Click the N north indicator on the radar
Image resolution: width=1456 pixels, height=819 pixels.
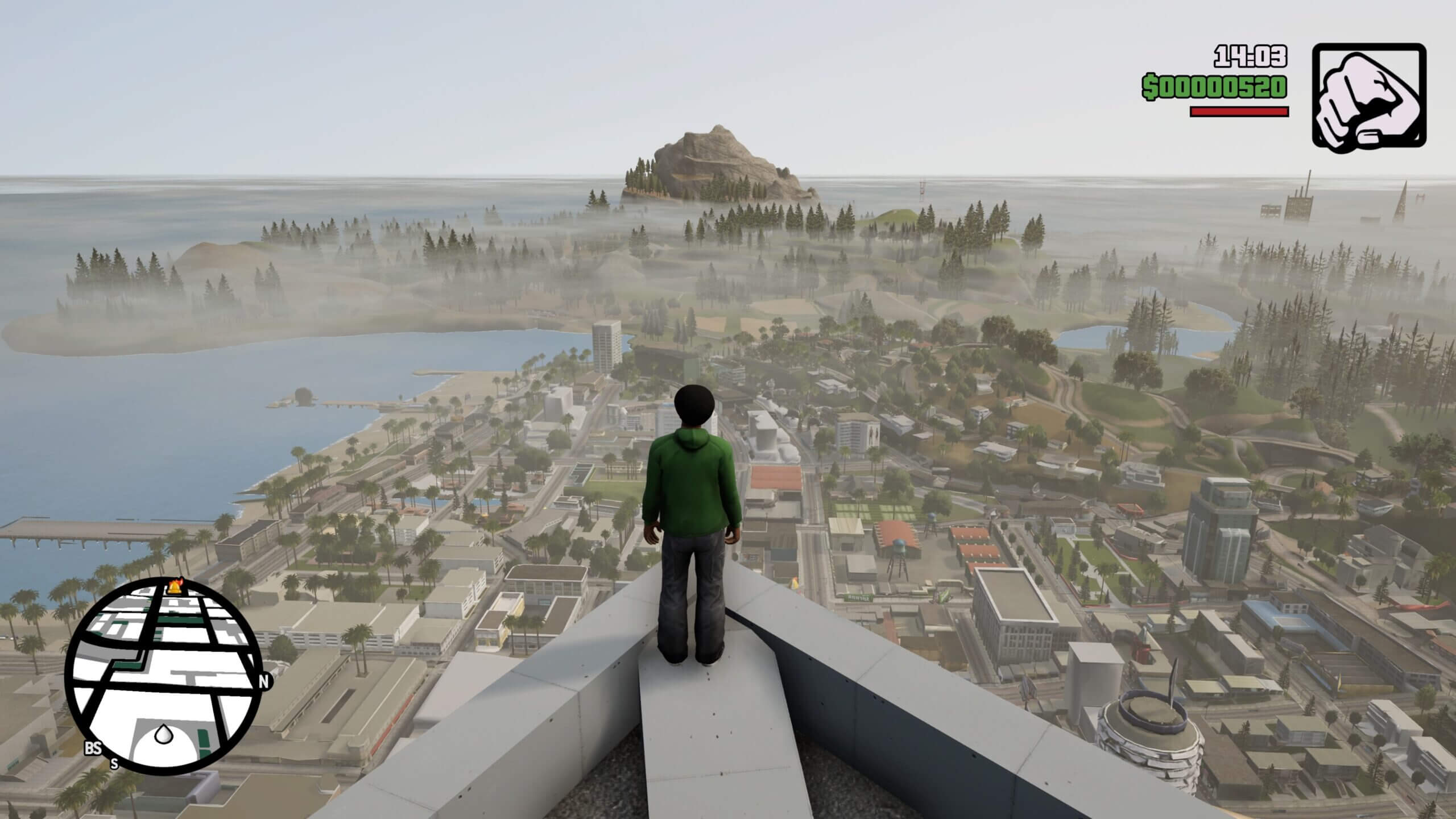pos(263,682)
